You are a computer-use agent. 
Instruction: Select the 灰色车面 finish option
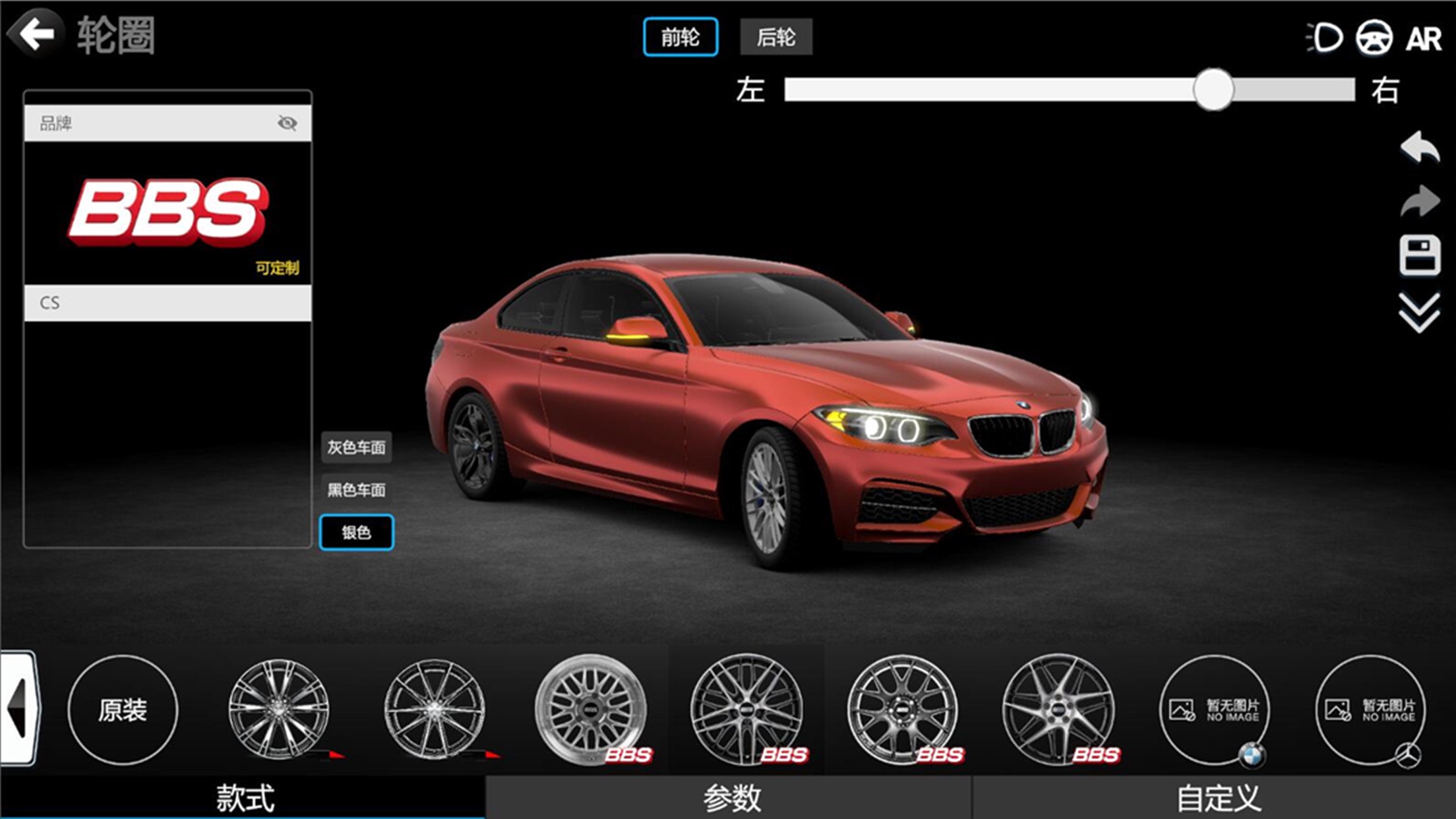tap(356, 448)
